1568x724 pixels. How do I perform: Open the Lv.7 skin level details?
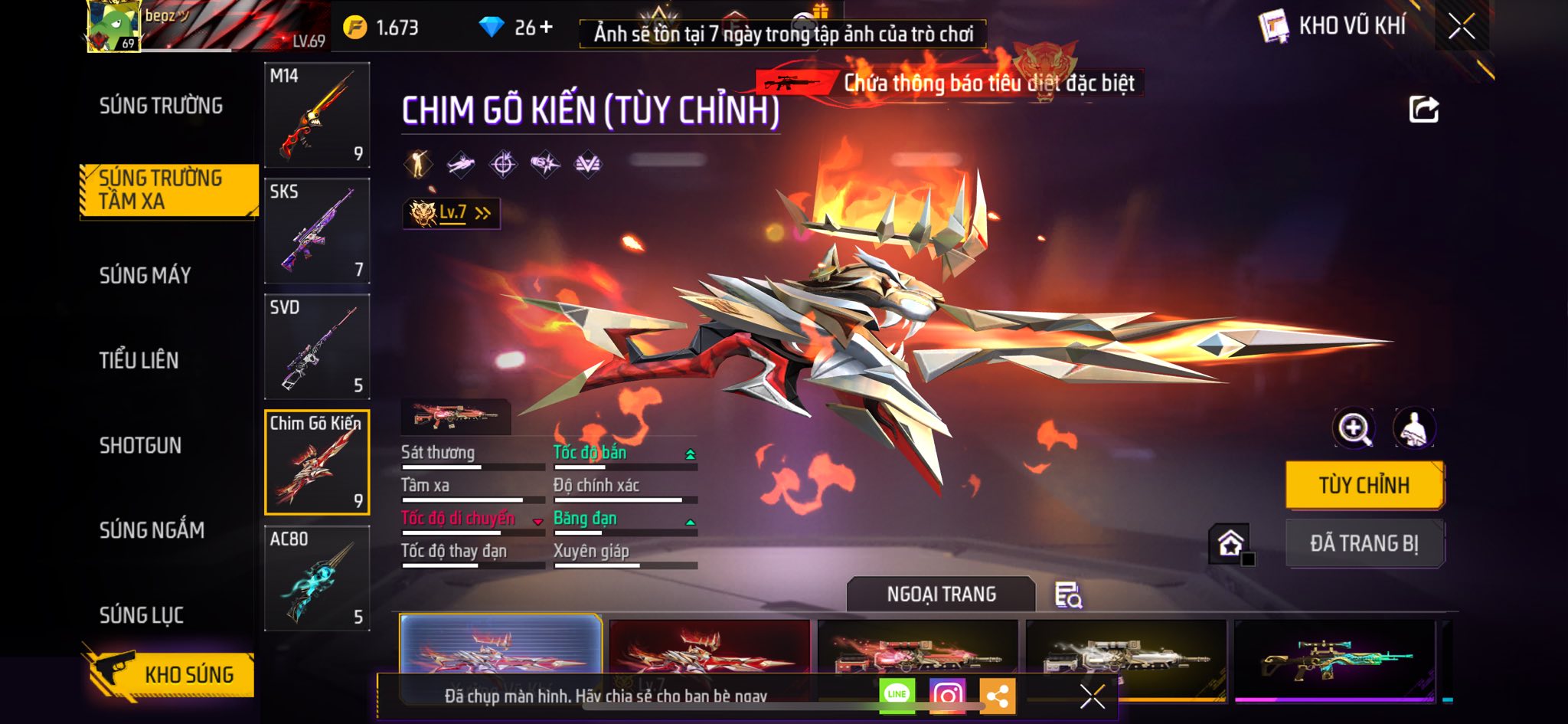pyautogui.click(x=452, y=213)
